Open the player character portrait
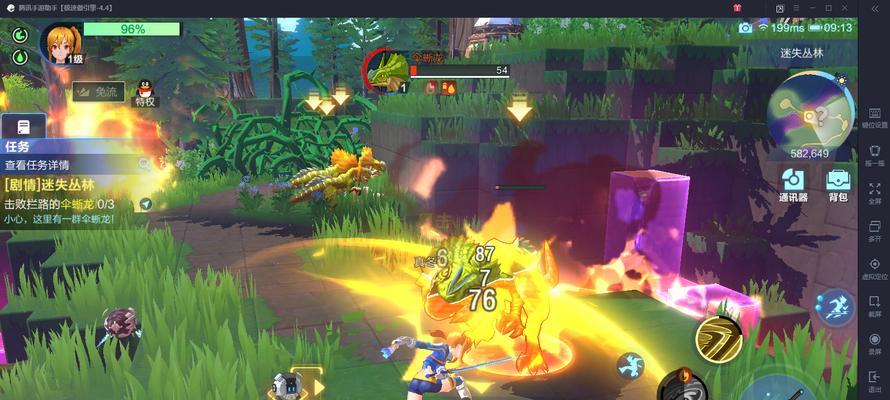890x400 pixels. point(60,44)
